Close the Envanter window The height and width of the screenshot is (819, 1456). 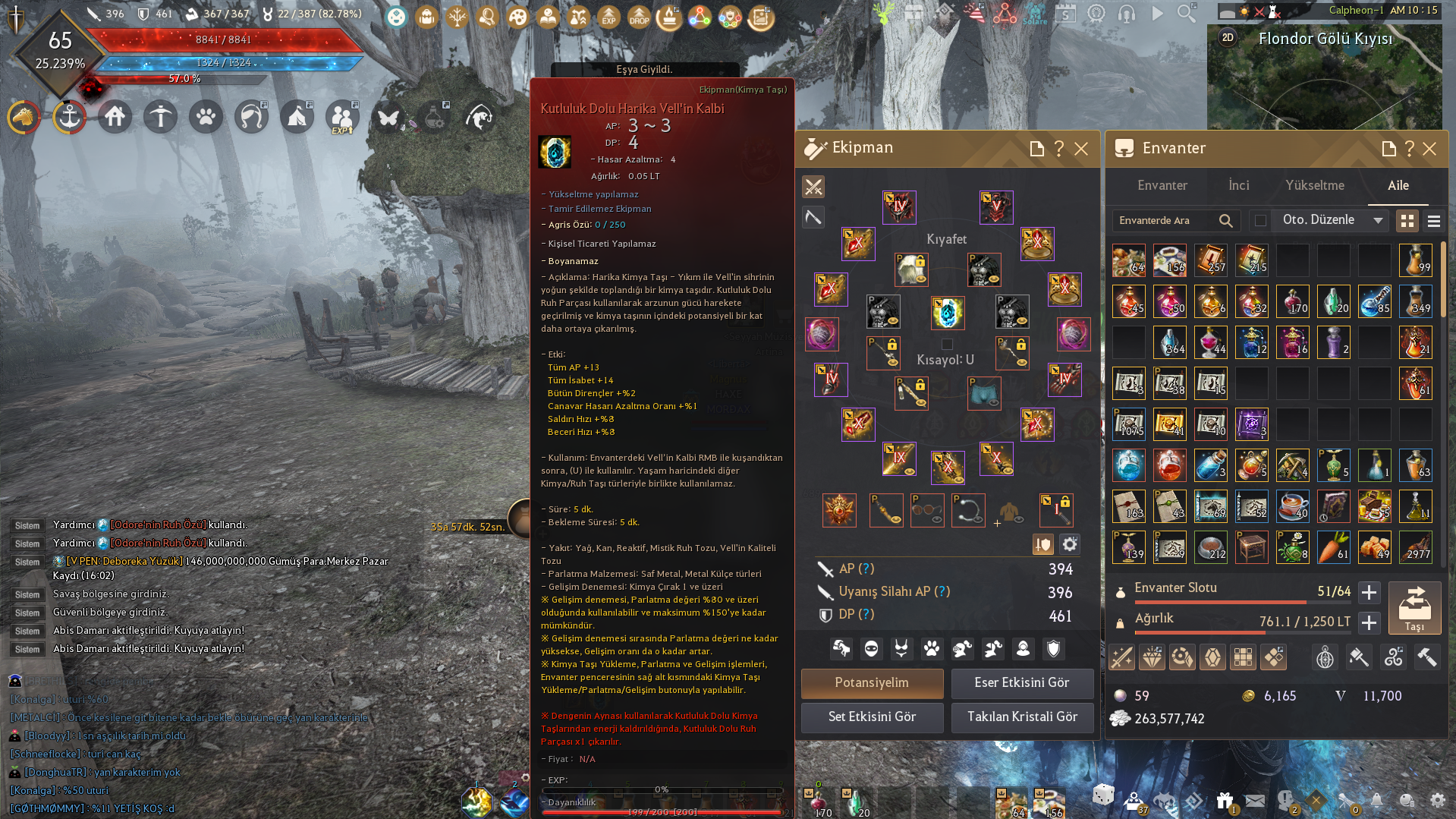tap(1429, 149)
